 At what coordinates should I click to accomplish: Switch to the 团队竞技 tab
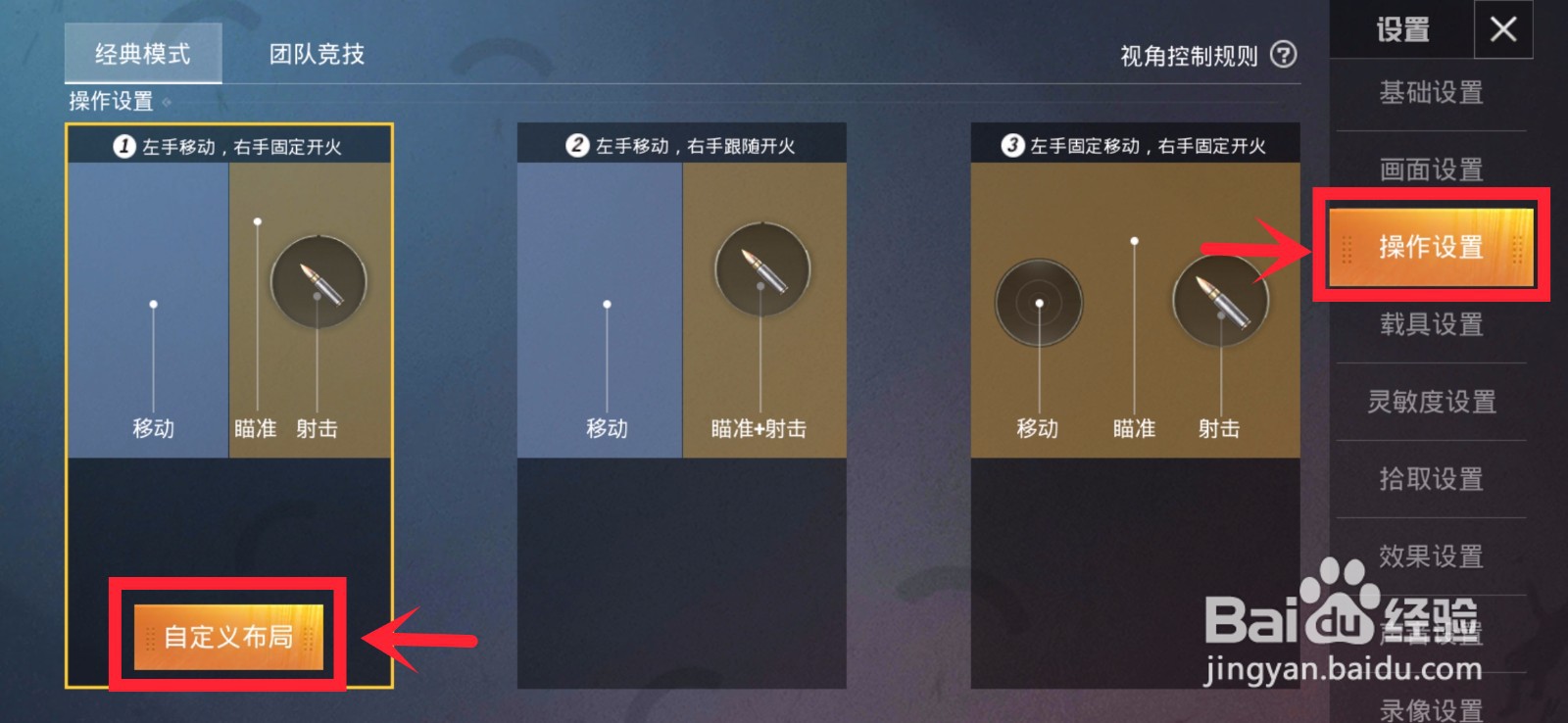coord(312,55)
